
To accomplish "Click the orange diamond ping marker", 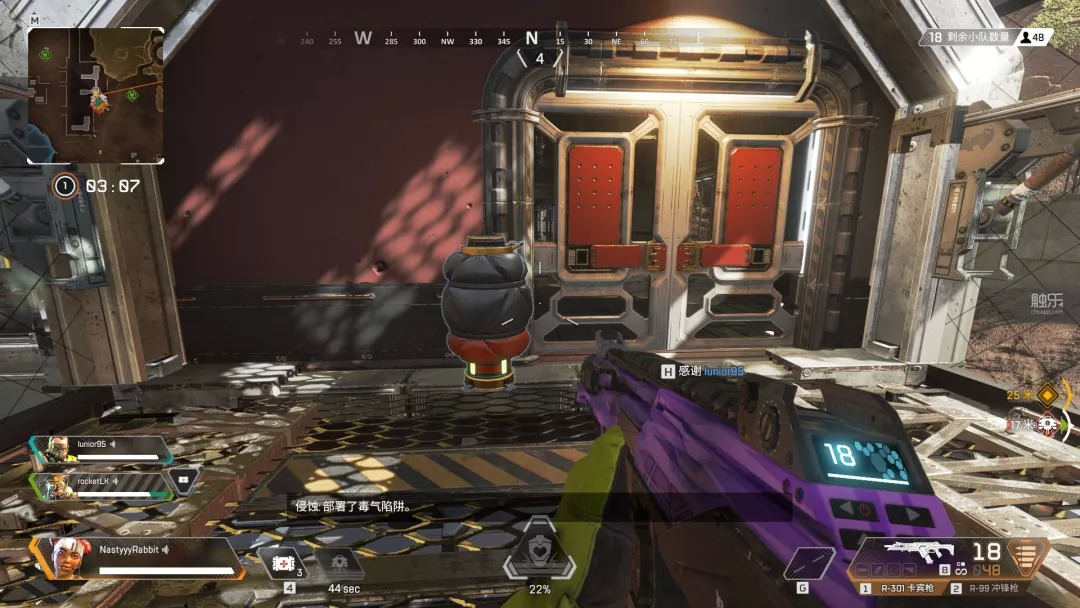I will point(1047,394).
